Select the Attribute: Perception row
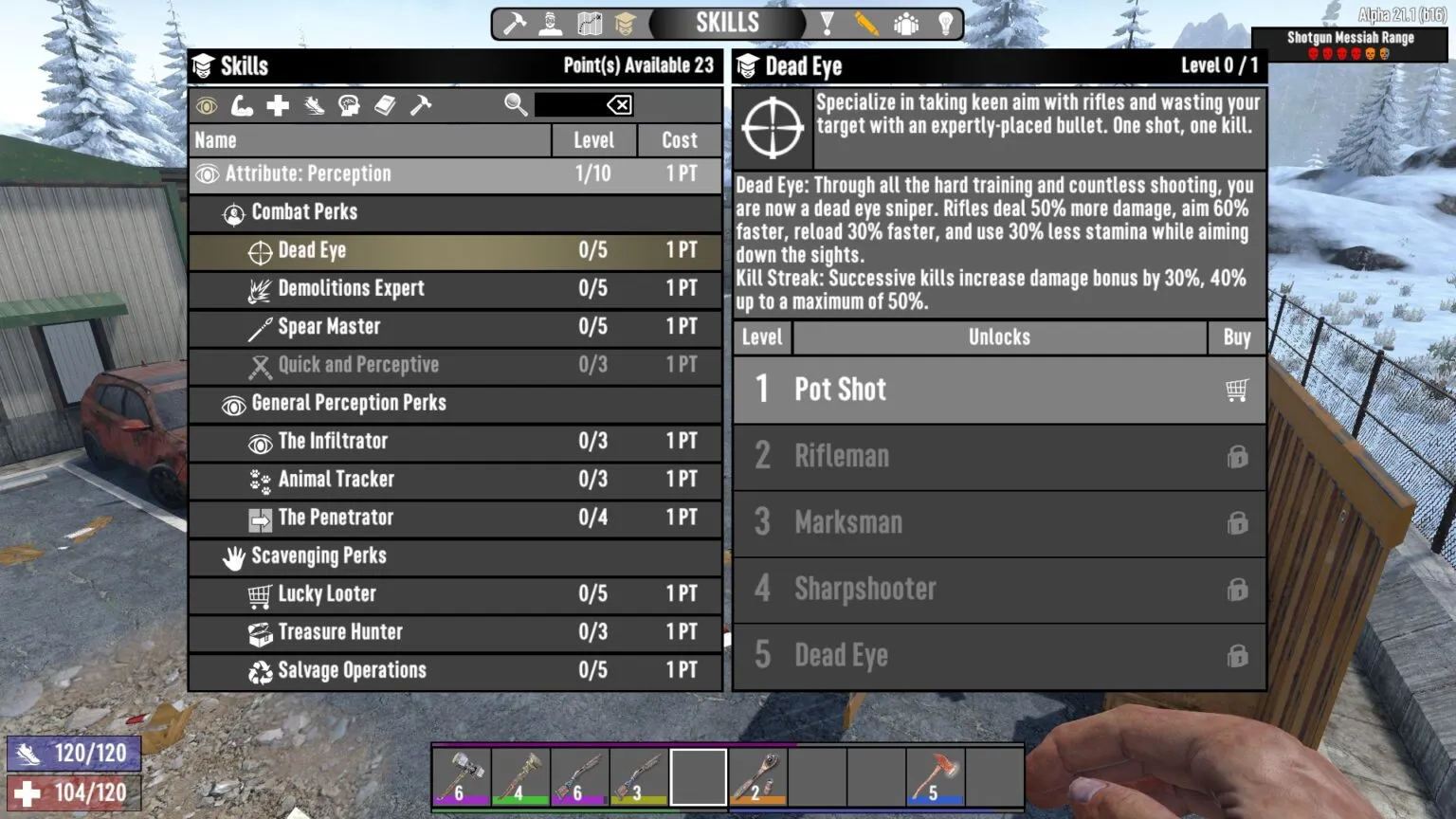Viewport: 1456px width, 819px height. pos(379,173)
